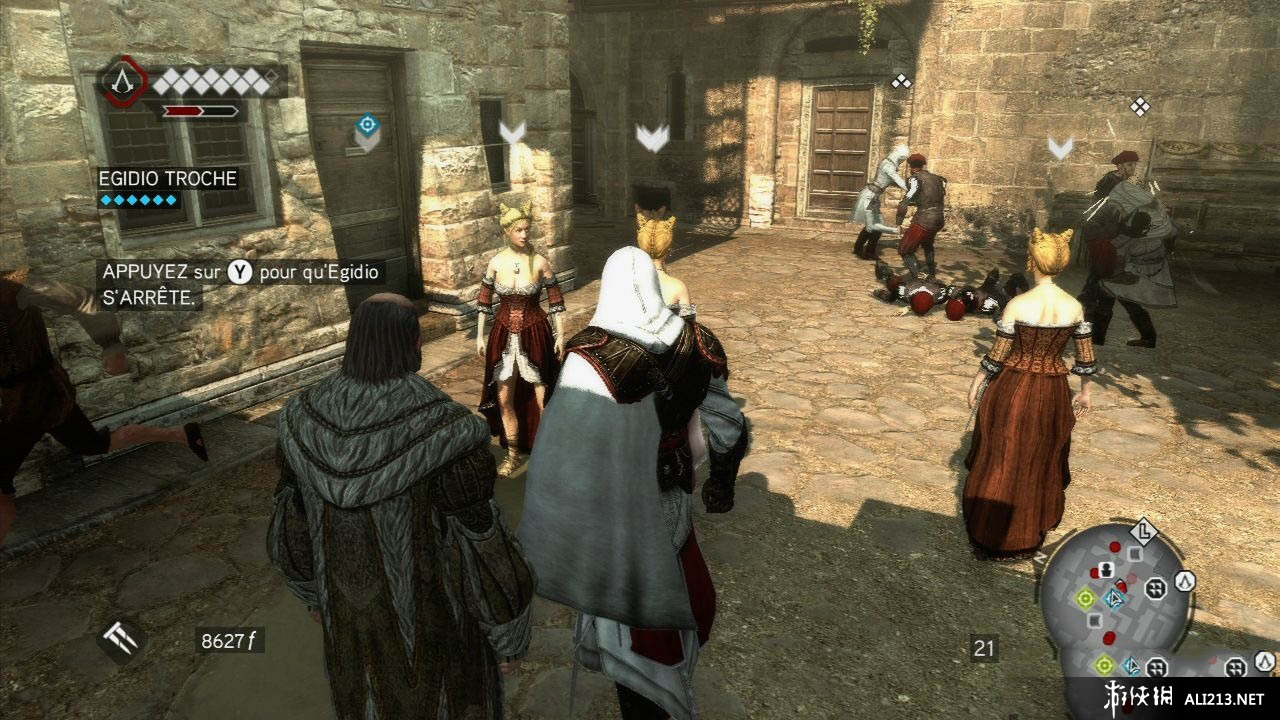Click the Assassin insignia icon beside the health diamonds
1280x720 pixels.
(123, 81)
